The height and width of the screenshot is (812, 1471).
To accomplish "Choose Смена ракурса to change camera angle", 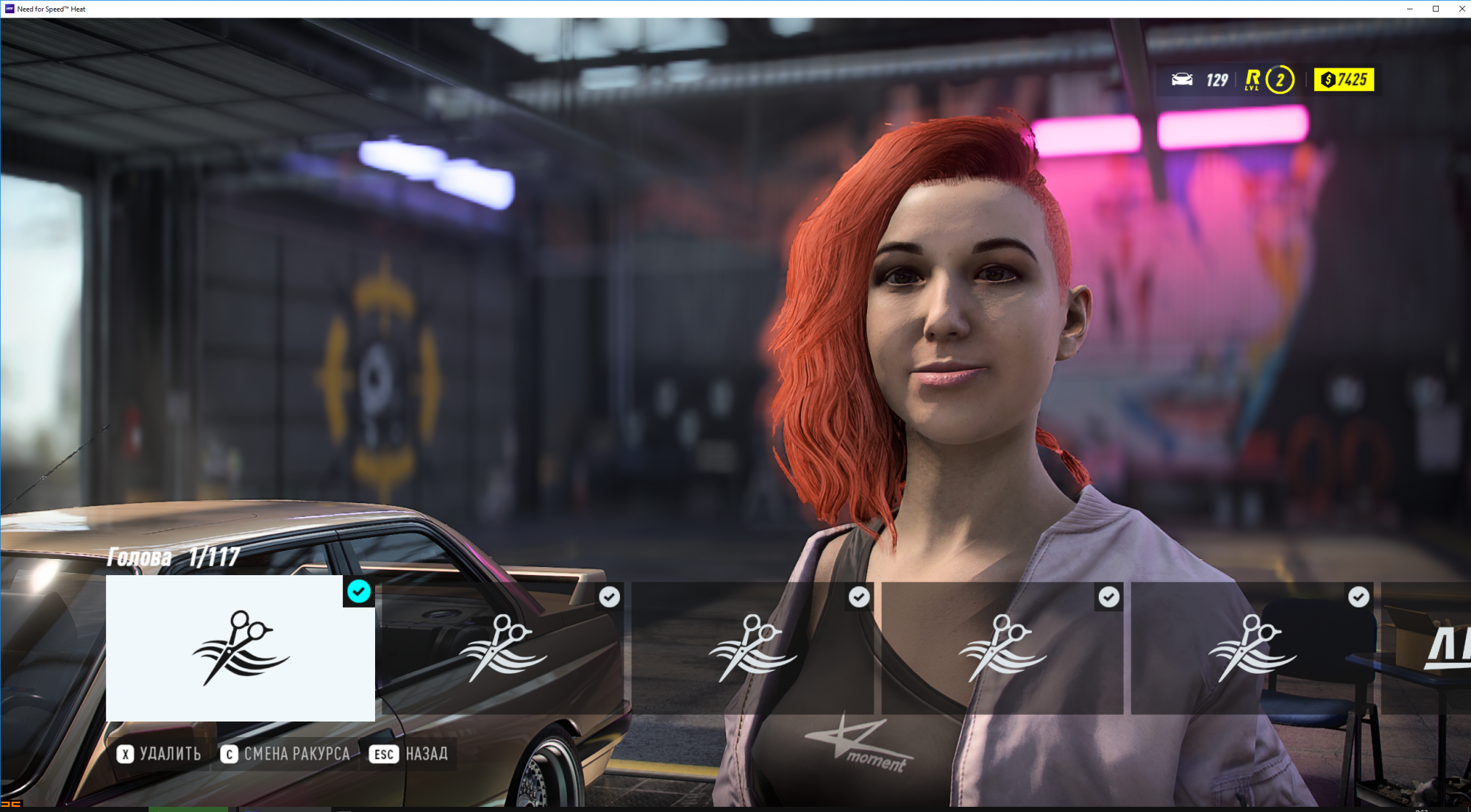I will (285, 754).
